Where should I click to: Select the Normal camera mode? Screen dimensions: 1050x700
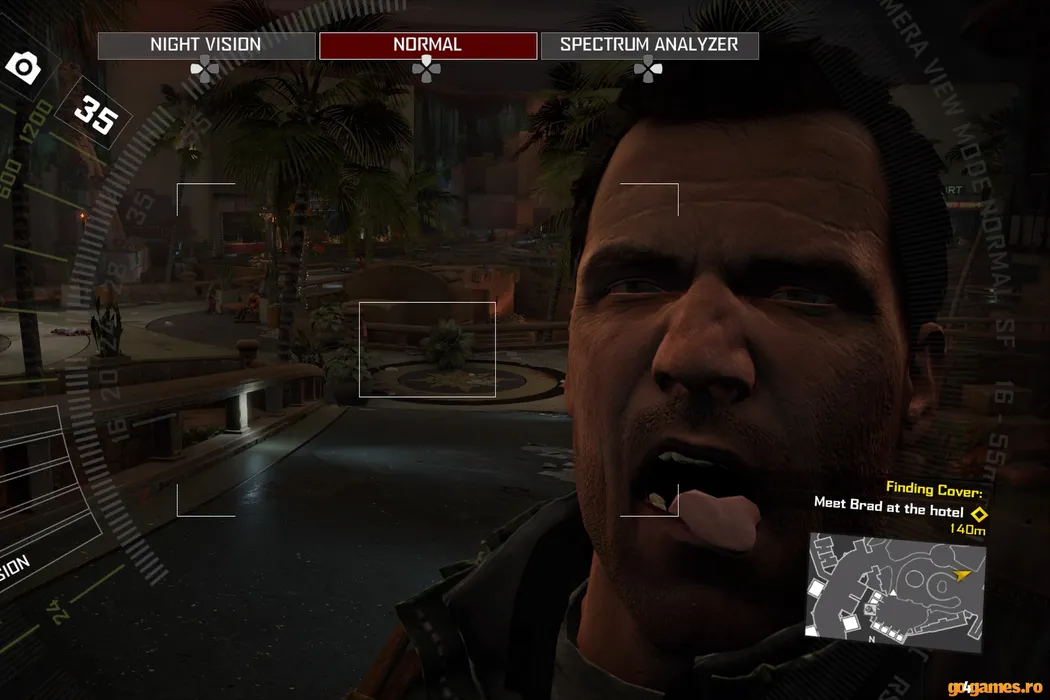[428, 45]
